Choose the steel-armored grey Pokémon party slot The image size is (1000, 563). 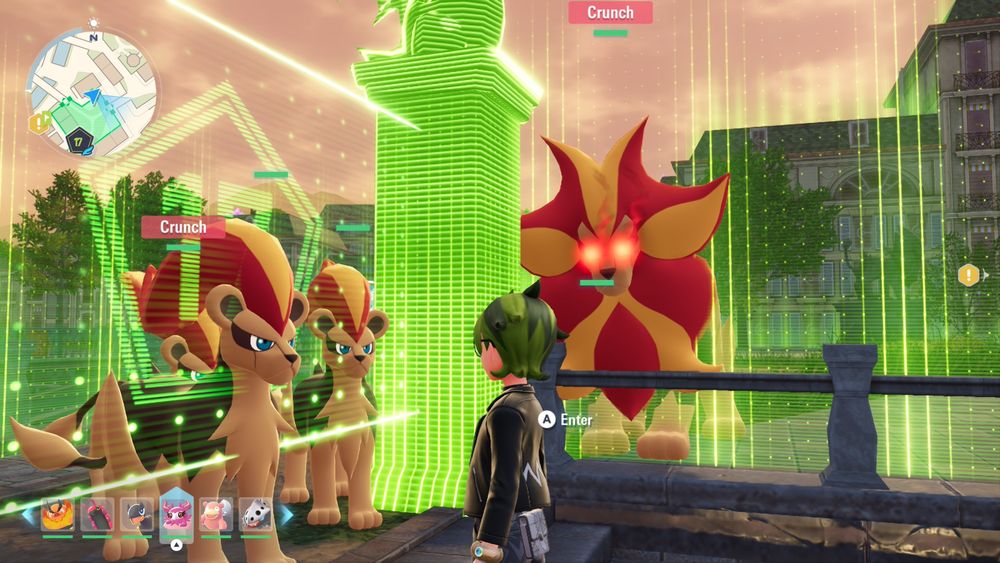[256, 515]
